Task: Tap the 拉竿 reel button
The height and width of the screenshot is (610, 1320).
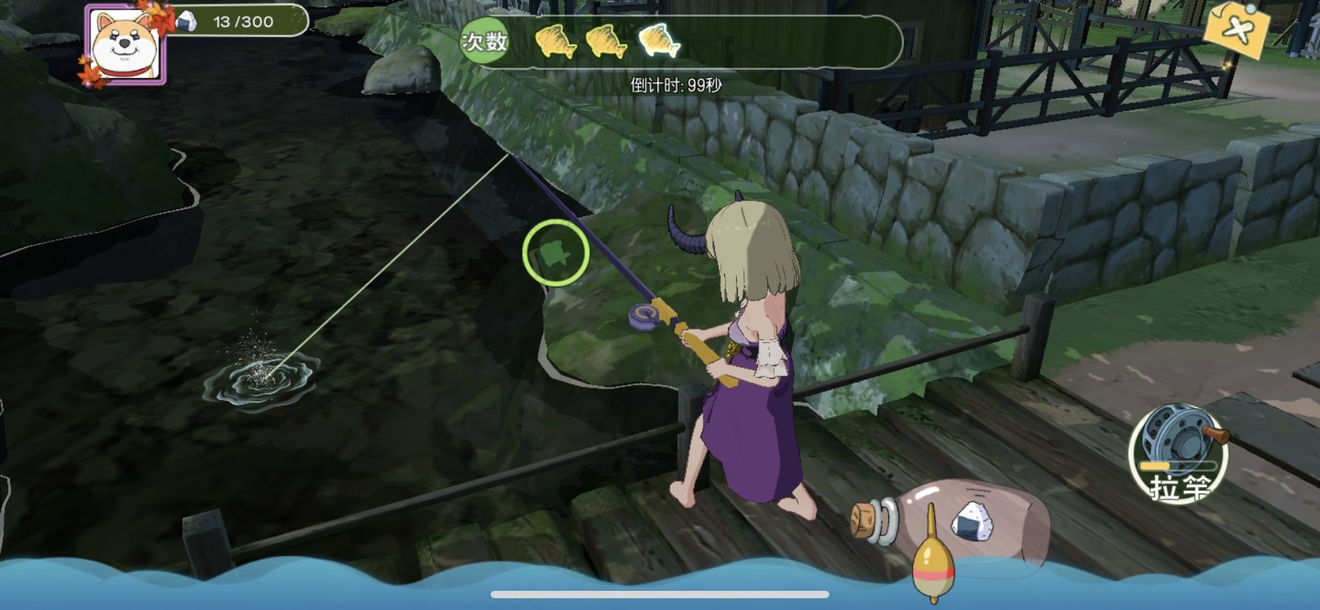Action: tap(1177, 455)
